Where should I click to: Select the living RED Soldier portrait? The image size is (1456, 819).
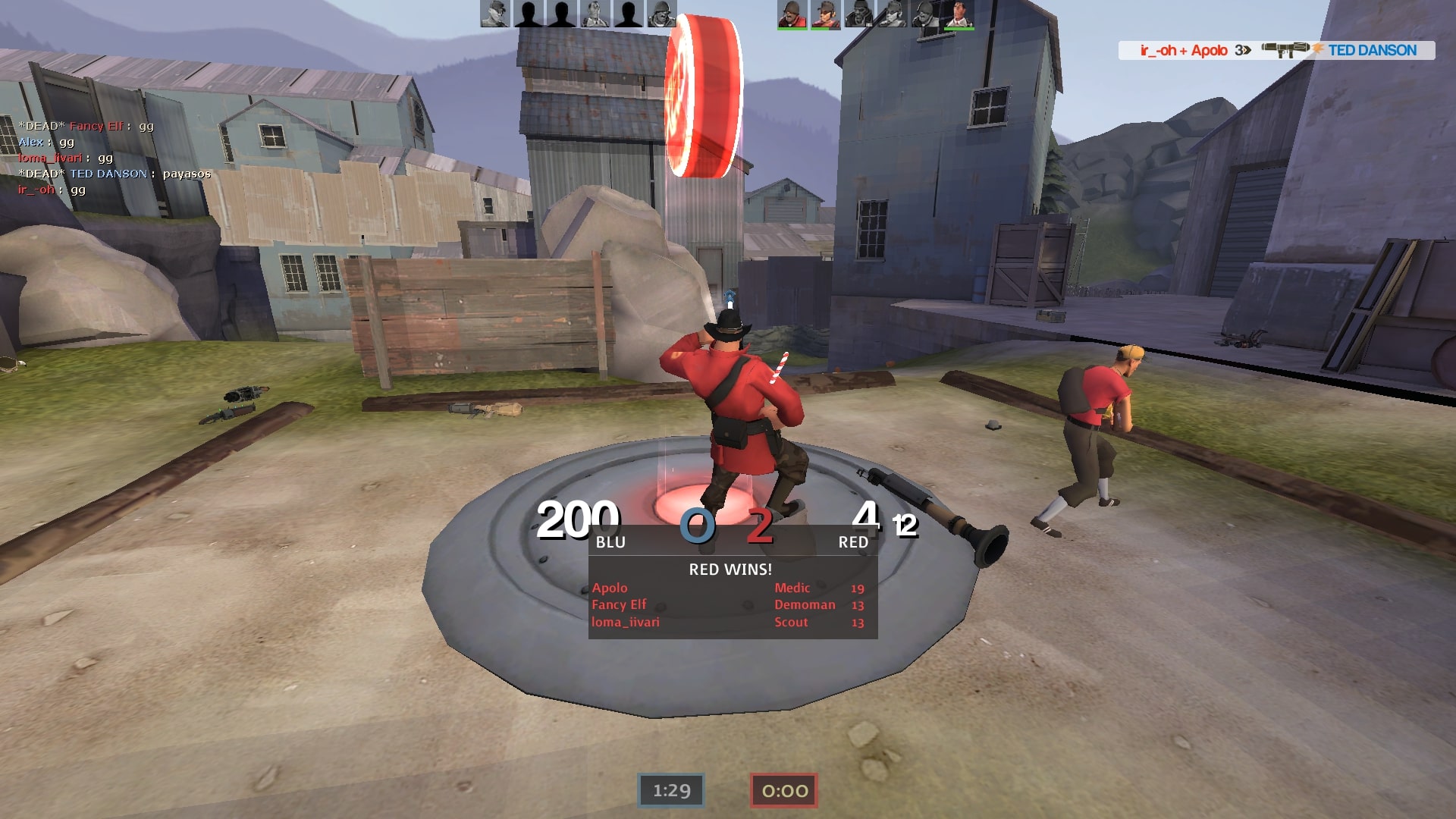(792, 14)
